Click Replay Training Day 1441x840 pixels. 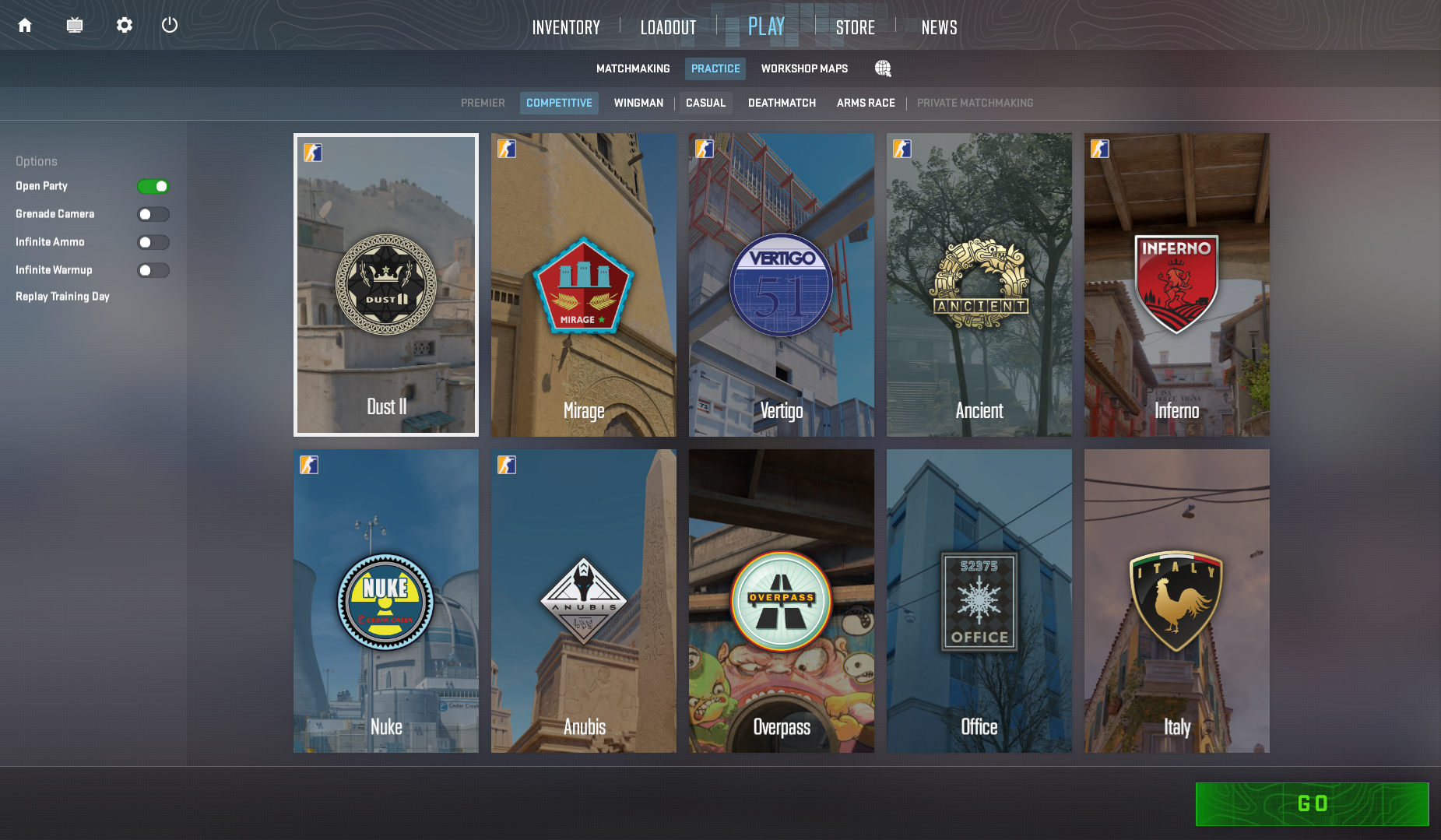click(x=62, y=296)
